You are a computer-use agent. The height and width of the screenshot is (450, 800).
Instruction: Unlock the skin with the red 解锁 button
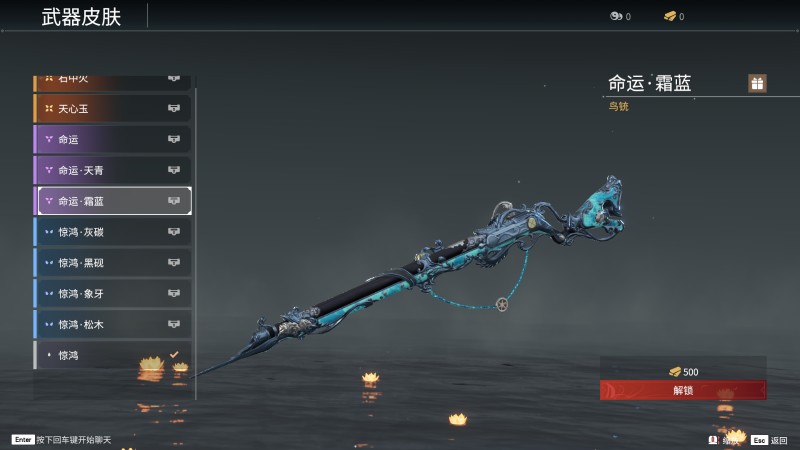(683, 390)
